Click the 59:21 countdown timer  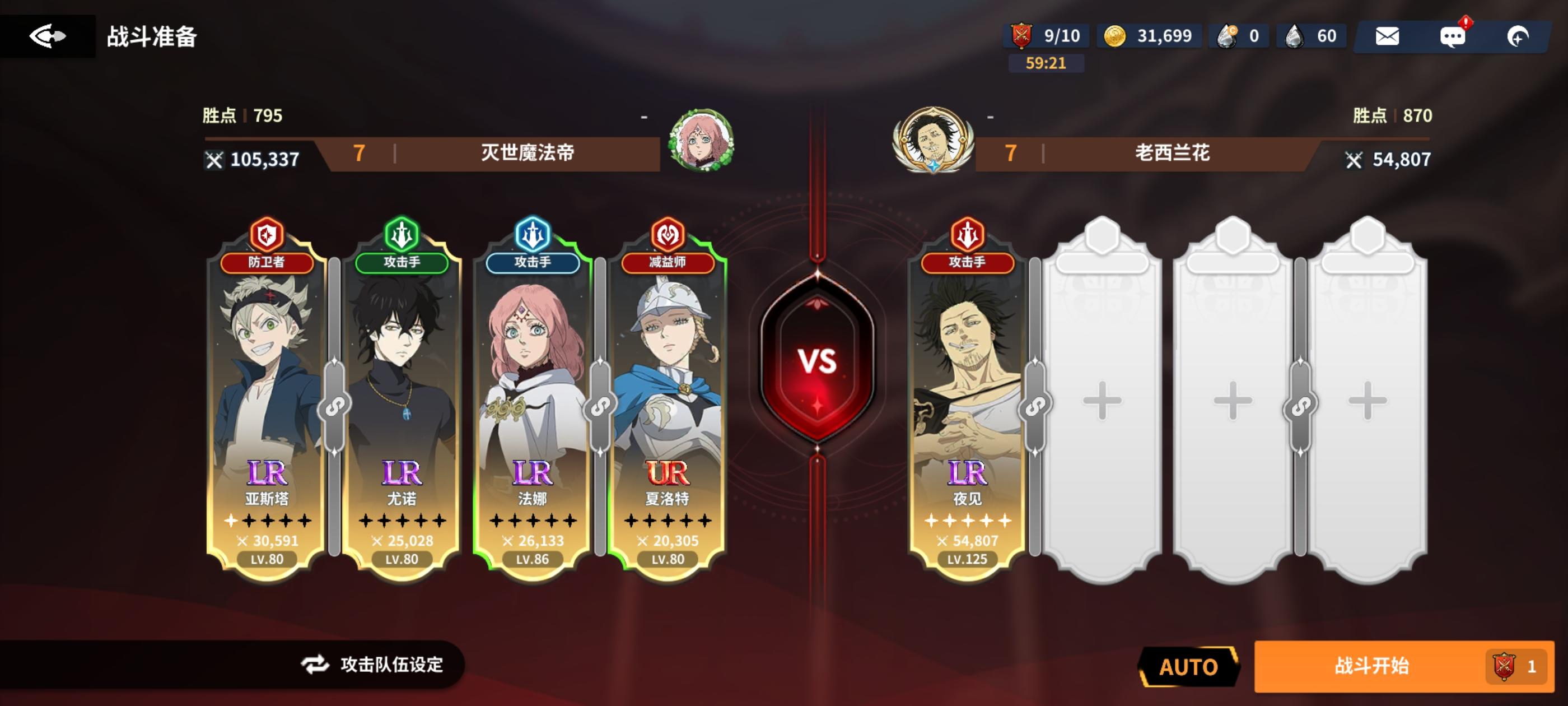(x=1047, y=63)
